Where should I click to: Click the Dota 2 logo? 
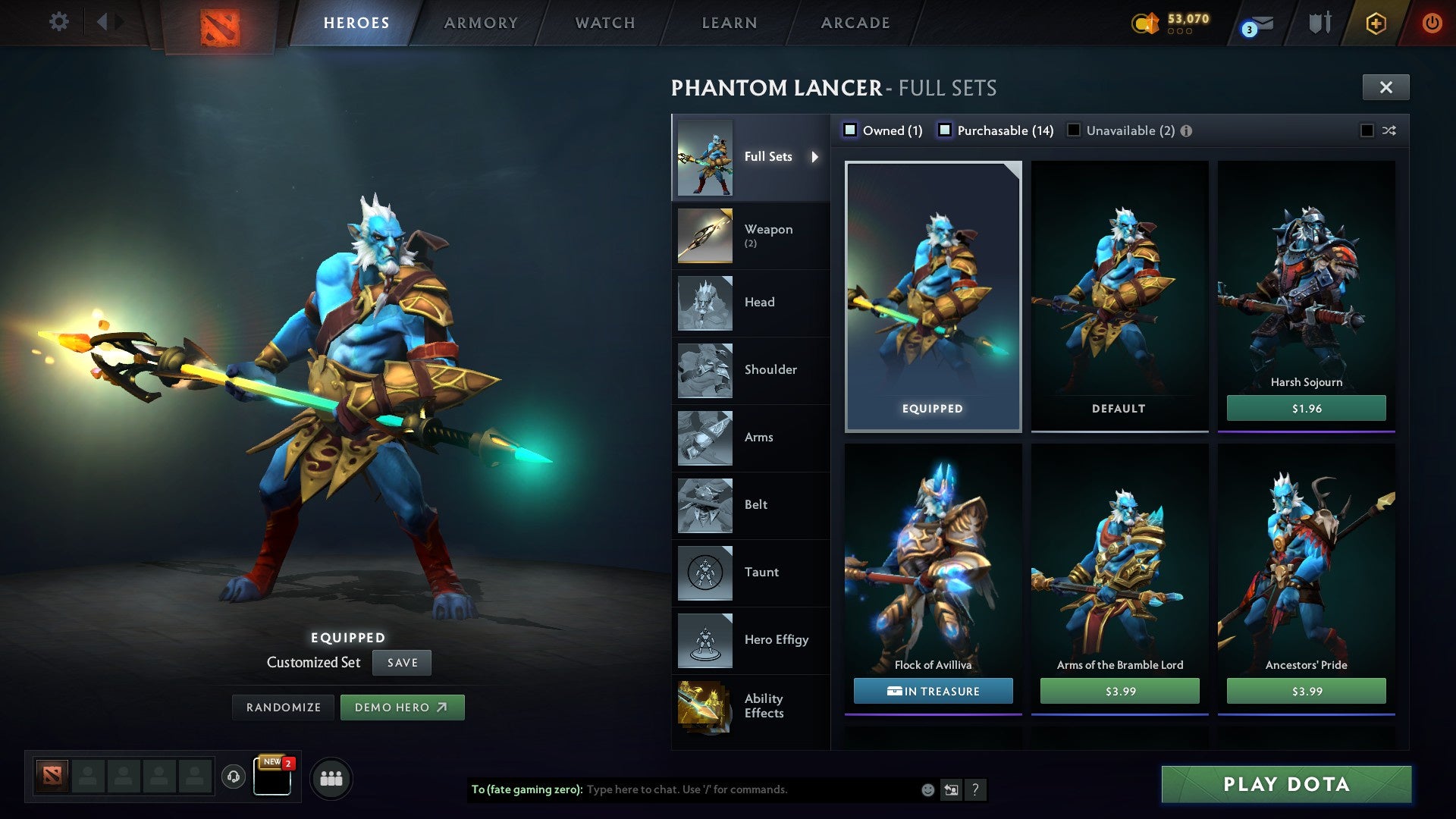coord(218,23)
